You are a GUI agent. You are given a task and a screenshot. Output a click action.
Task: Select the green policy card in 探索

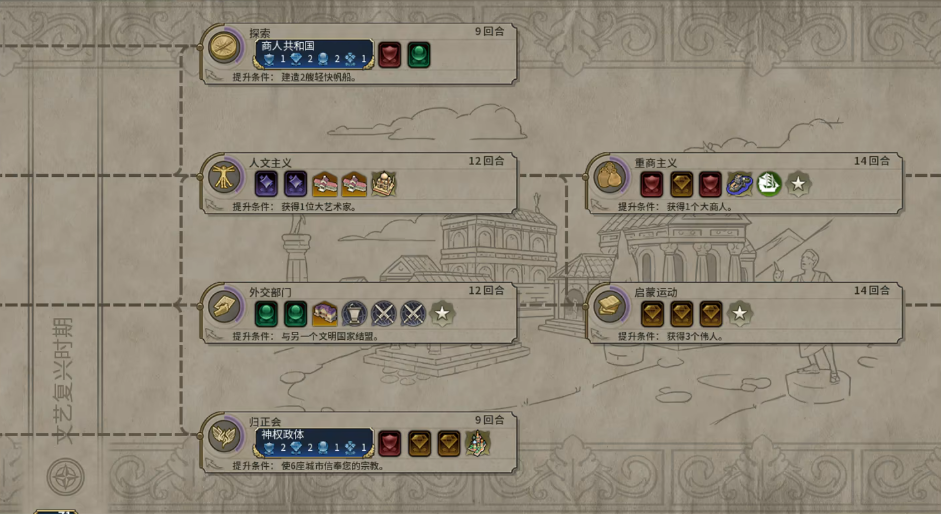(419, 55)
